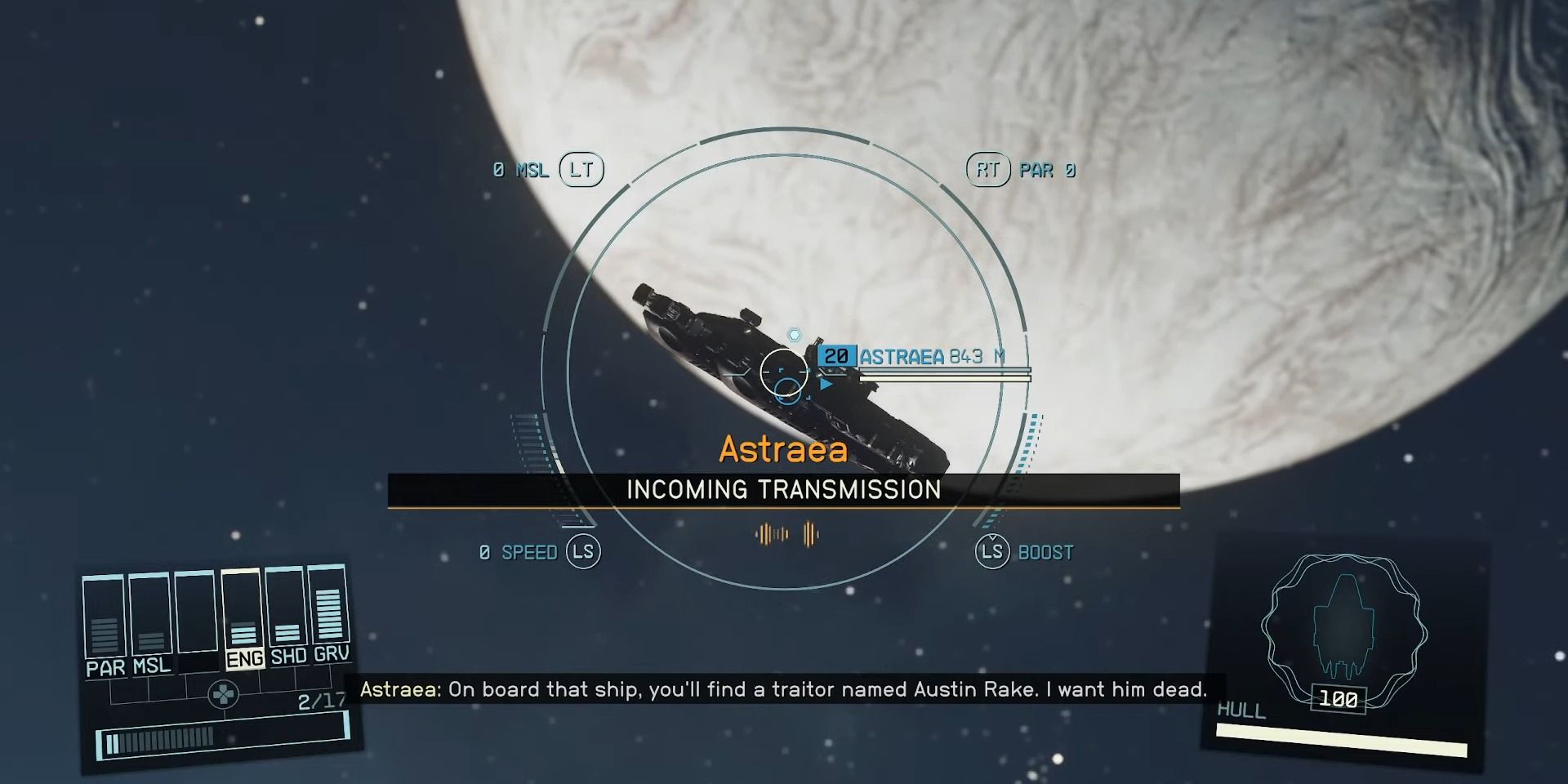Toggle the LS BOOST control
Screen dimensions: 1568x784
coord(991,551)
